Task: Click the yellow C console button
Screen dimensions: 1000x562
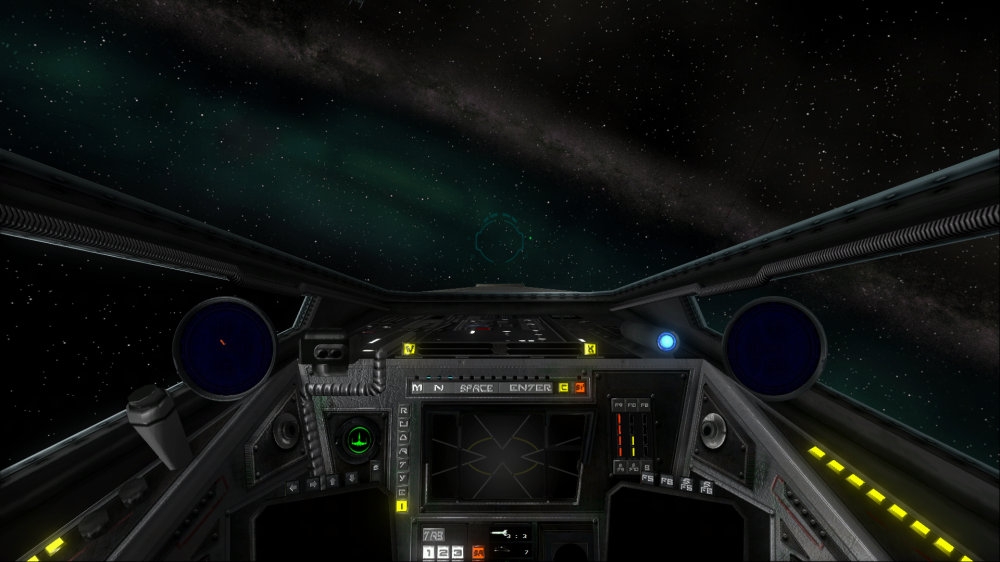Action: (x=564, y=387)
